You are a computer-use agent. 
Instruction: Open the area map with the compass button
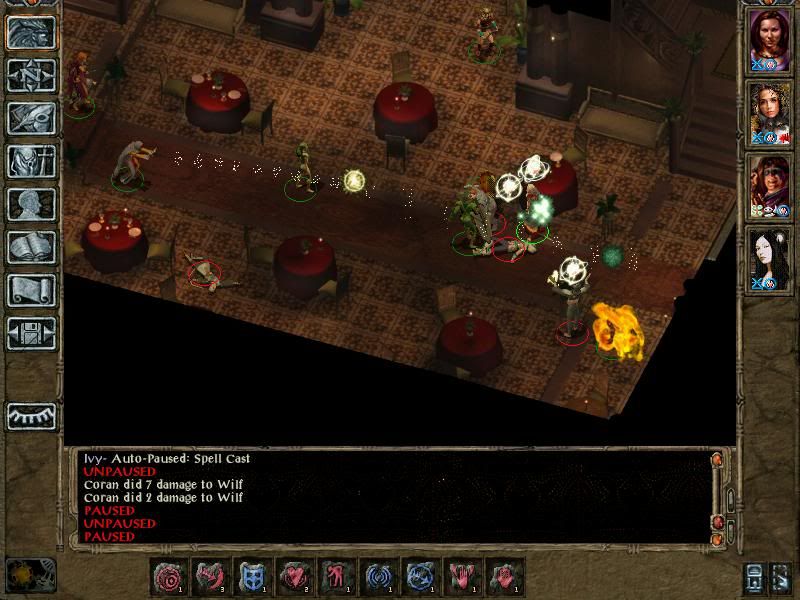coord(31,75)
